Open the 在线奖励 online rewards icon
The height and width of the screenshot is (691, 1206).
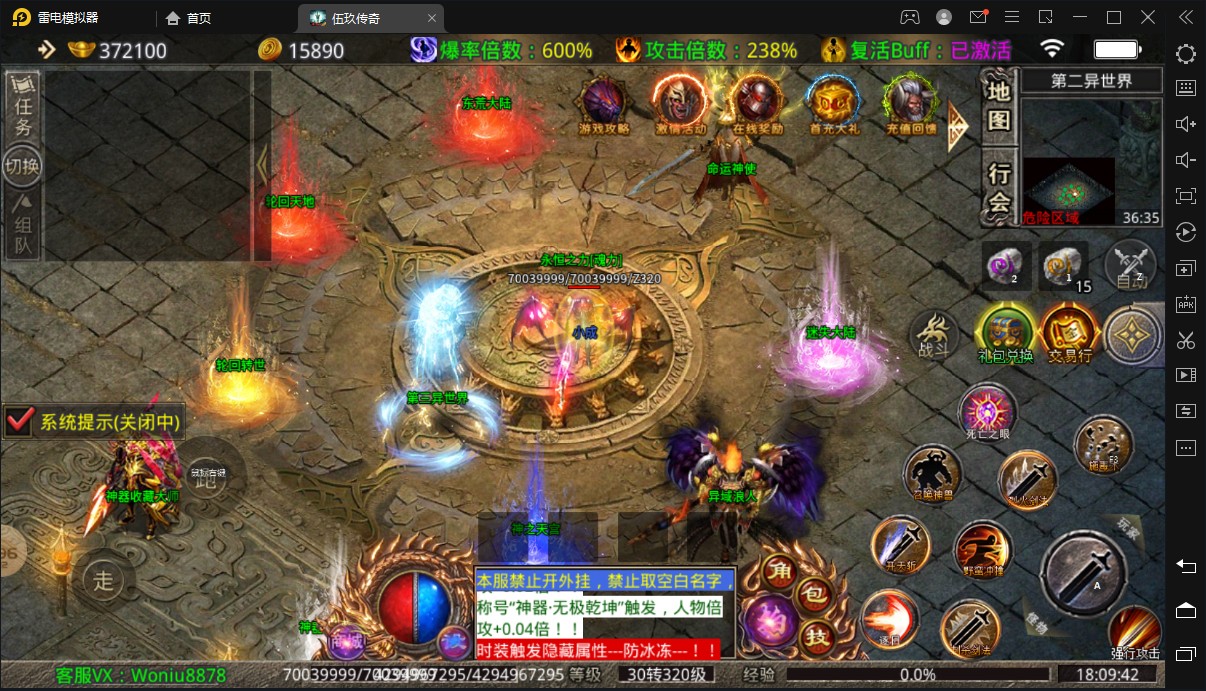click(x=757, y=103)
